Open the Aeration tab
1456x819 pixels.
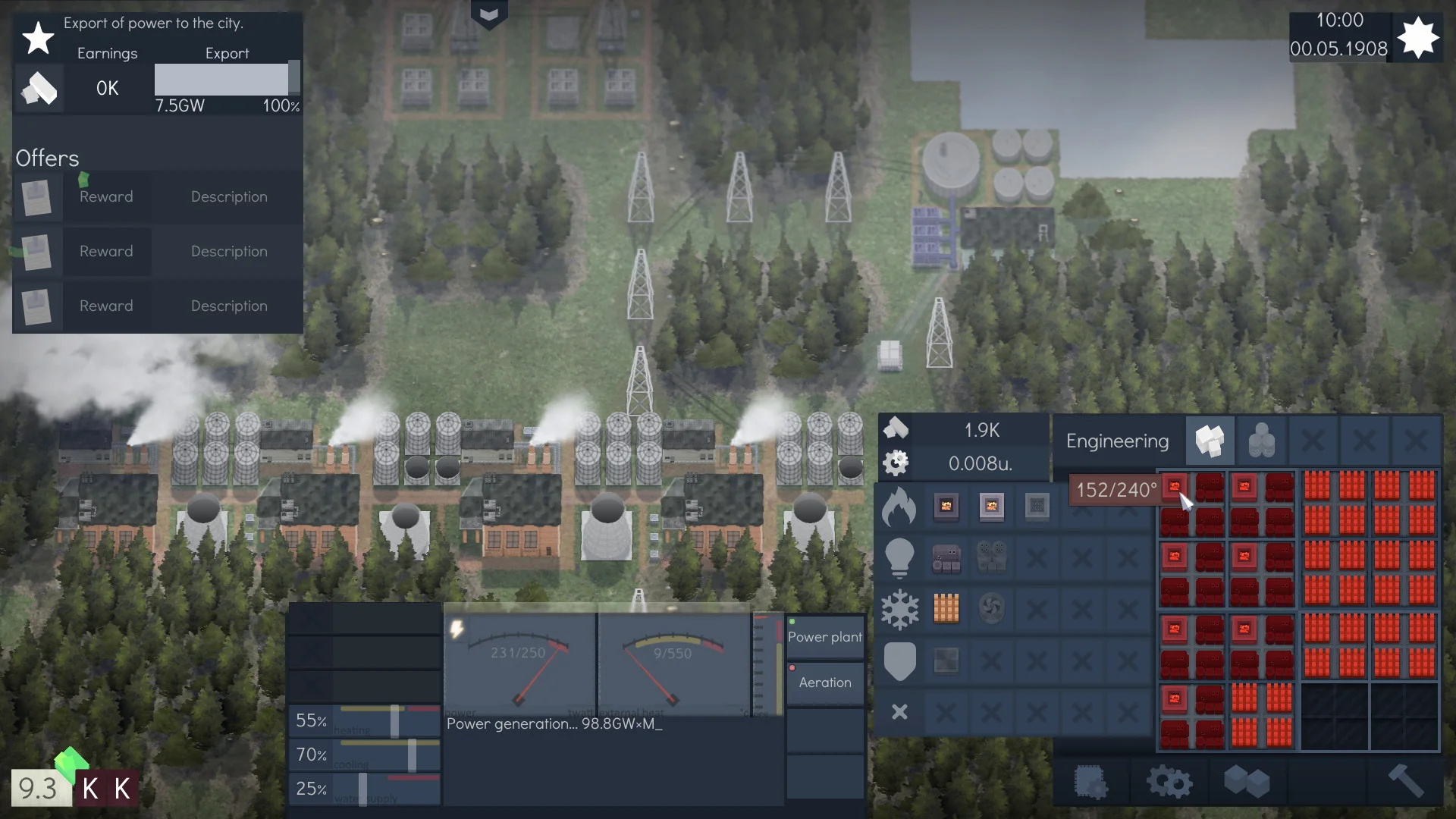tap(825, 682)
